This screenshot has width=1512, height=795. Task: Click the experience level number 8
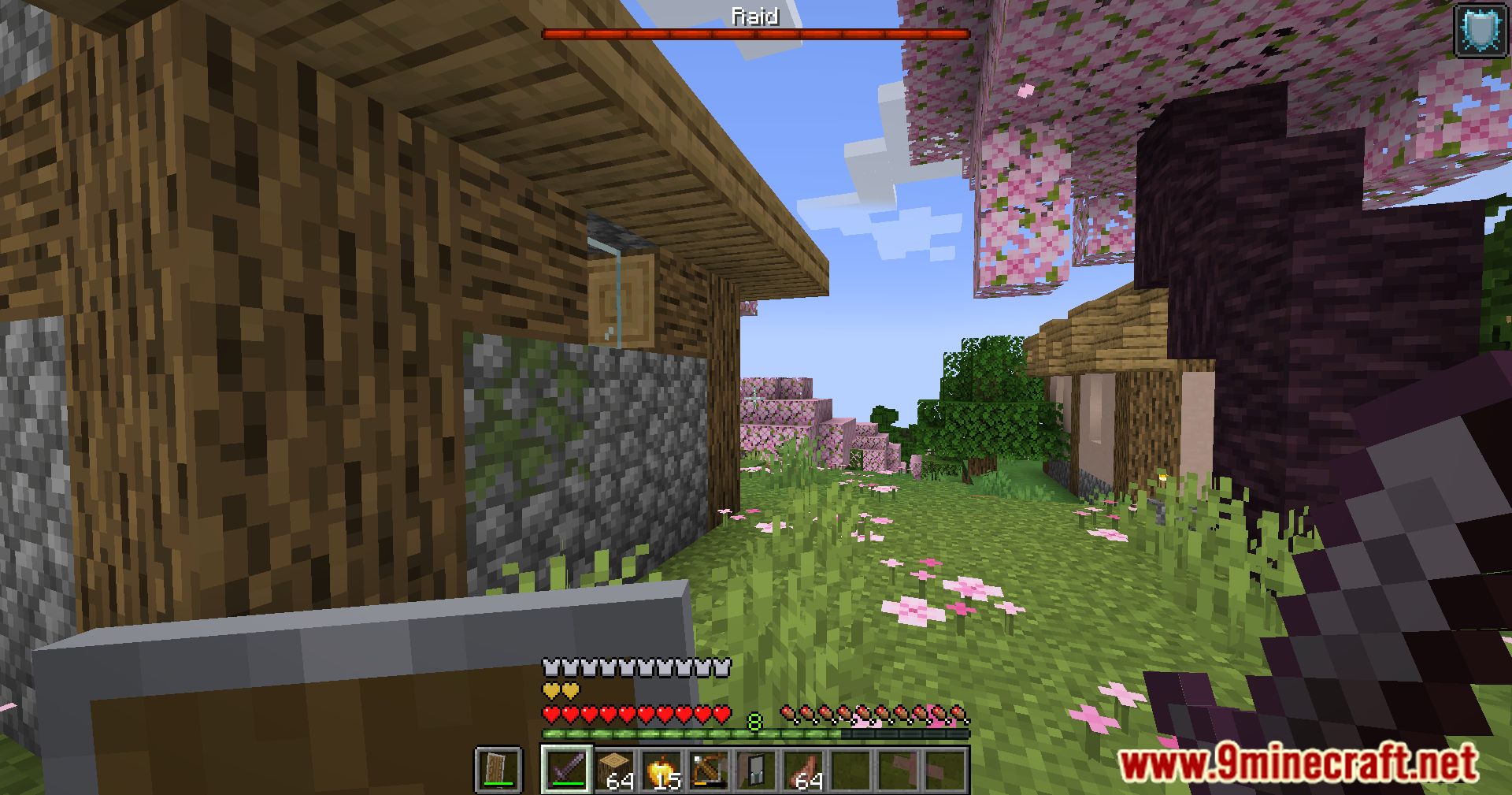[x=754, y=720]
